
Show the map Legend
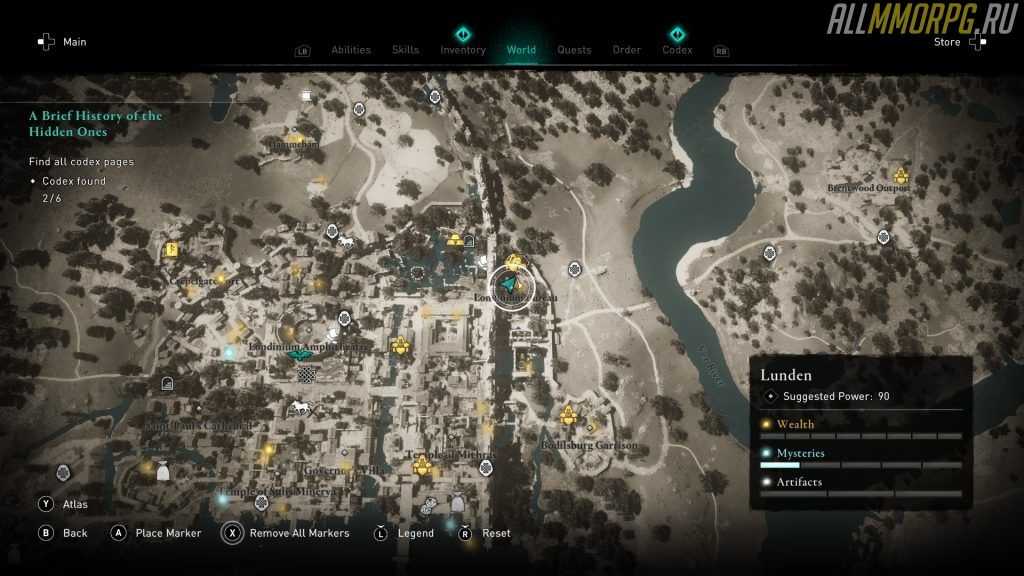(x=415, y=533)
